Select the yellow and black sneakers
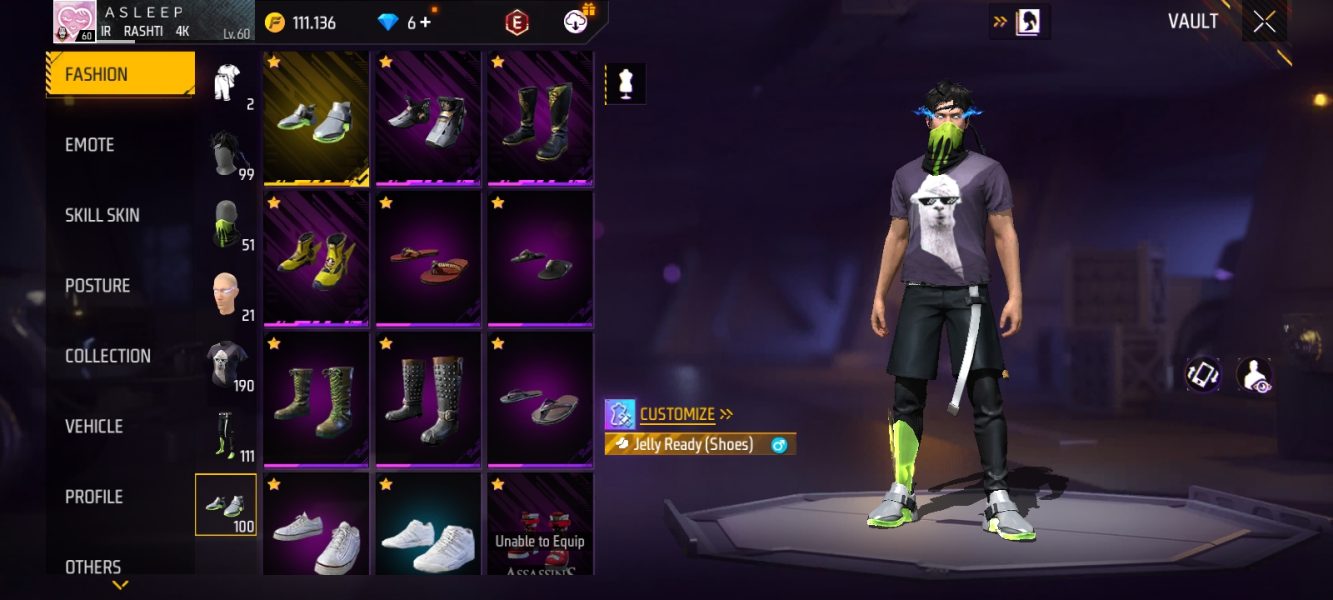The height and width of the screenshot is (600, 1333). point(316,260)
